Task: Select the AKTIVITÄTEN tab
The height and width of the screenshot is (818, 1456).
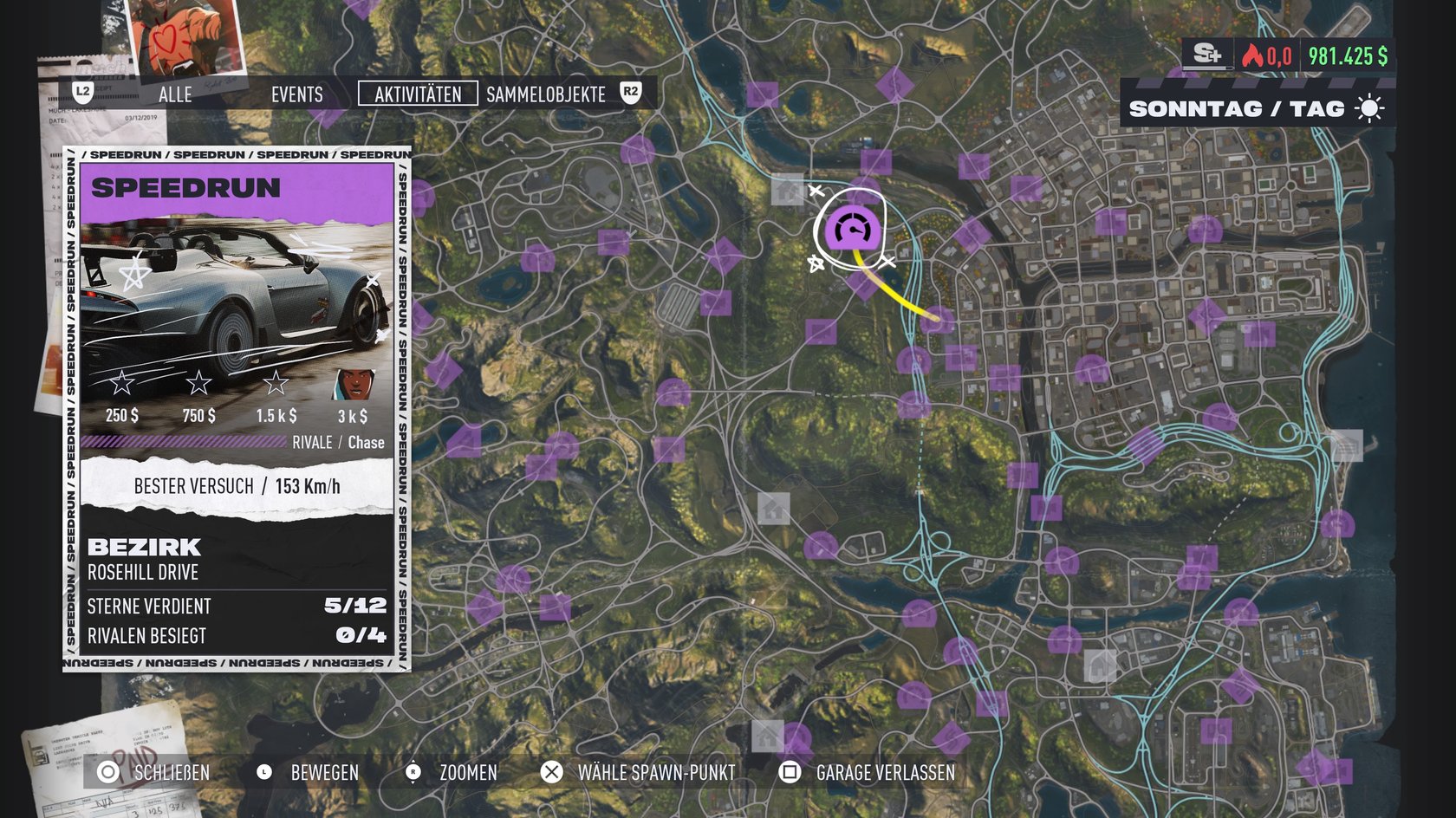Action: (x=418, y=94)
